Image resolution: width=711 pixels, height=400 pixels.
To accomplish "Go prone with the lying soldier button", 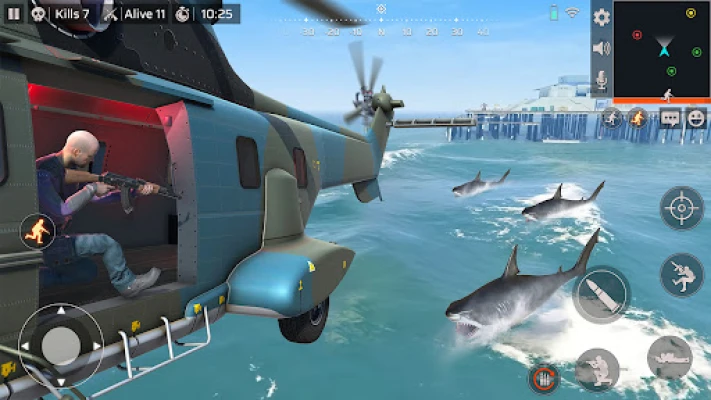I will pos(668,358).
